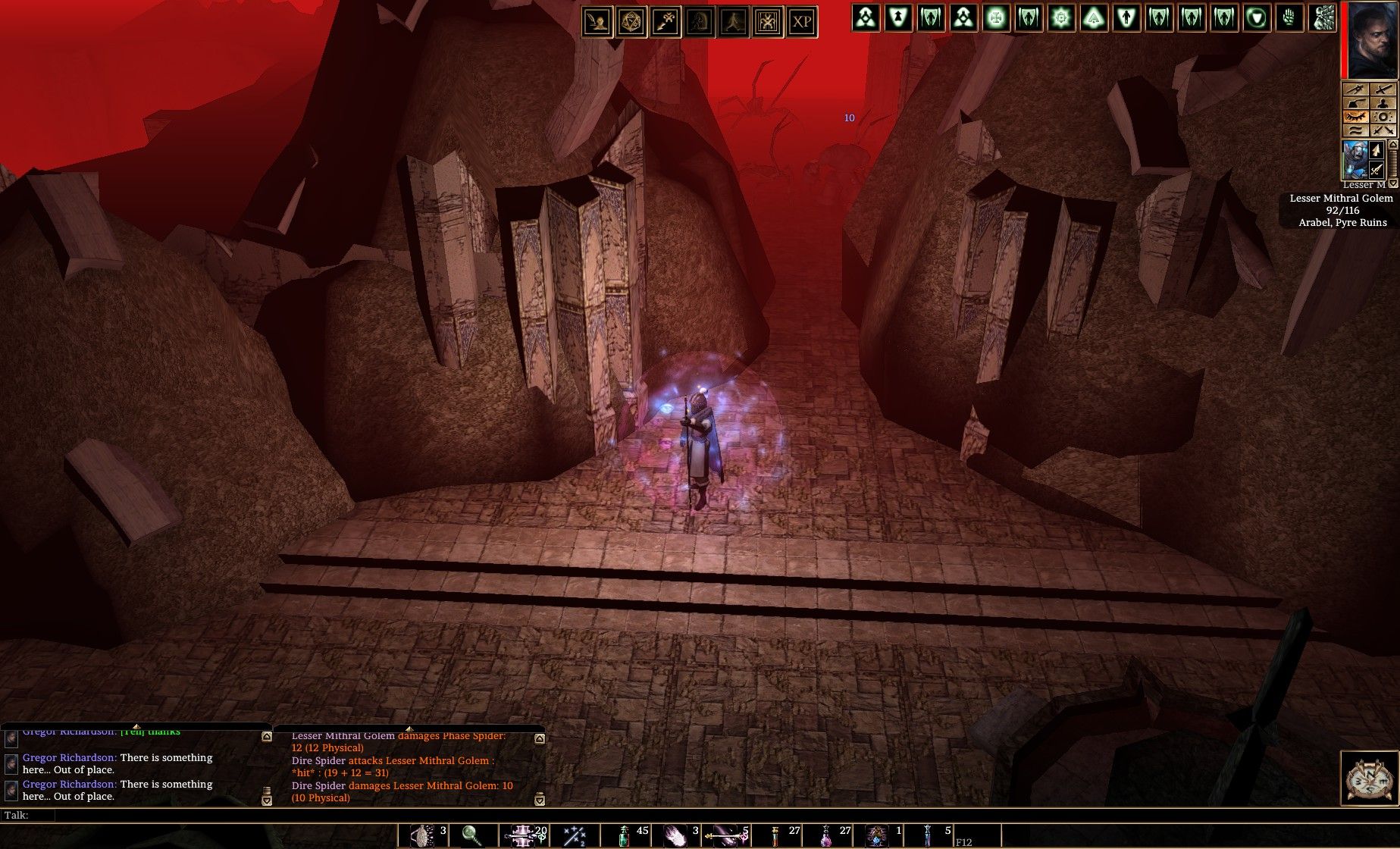This screenshot has height=849, width=1400.
Task: Expand the dropdown below the Lesser Mithral Golem portrait
Action: 1392,184
